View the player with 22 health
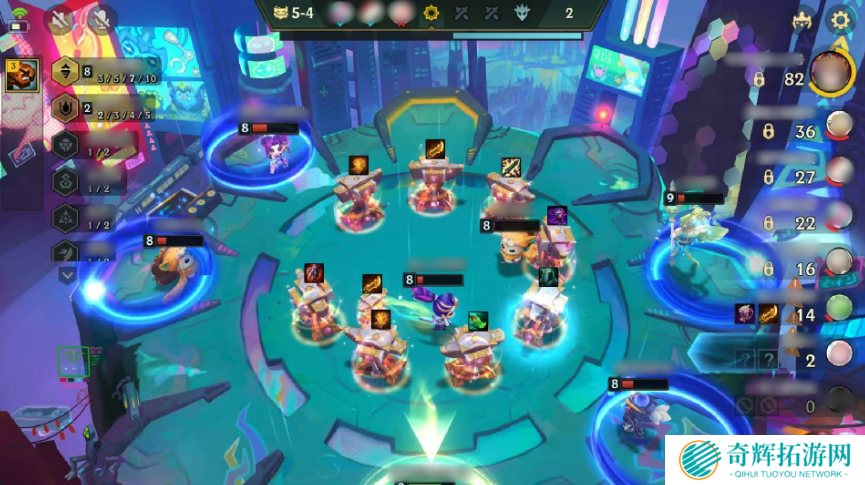The width and height of the screenshot is (865, 485). (838, 222)
